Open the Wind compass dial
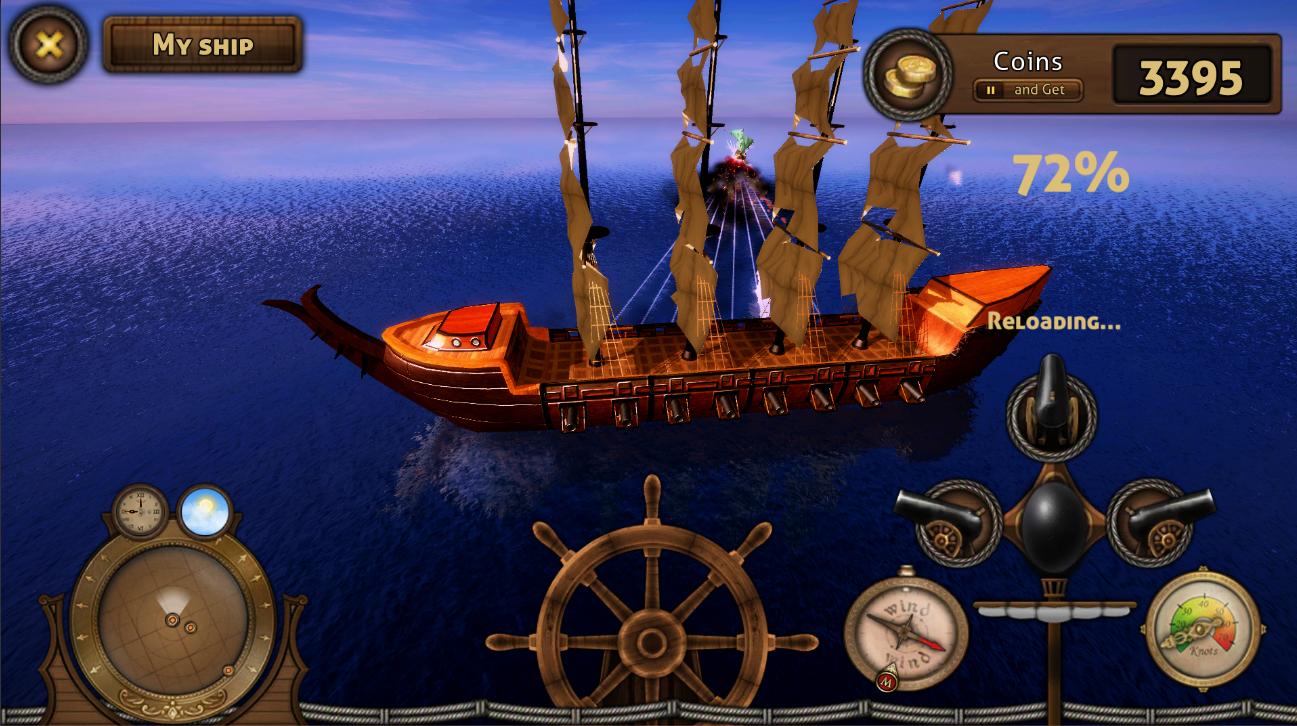 point(903,629)
